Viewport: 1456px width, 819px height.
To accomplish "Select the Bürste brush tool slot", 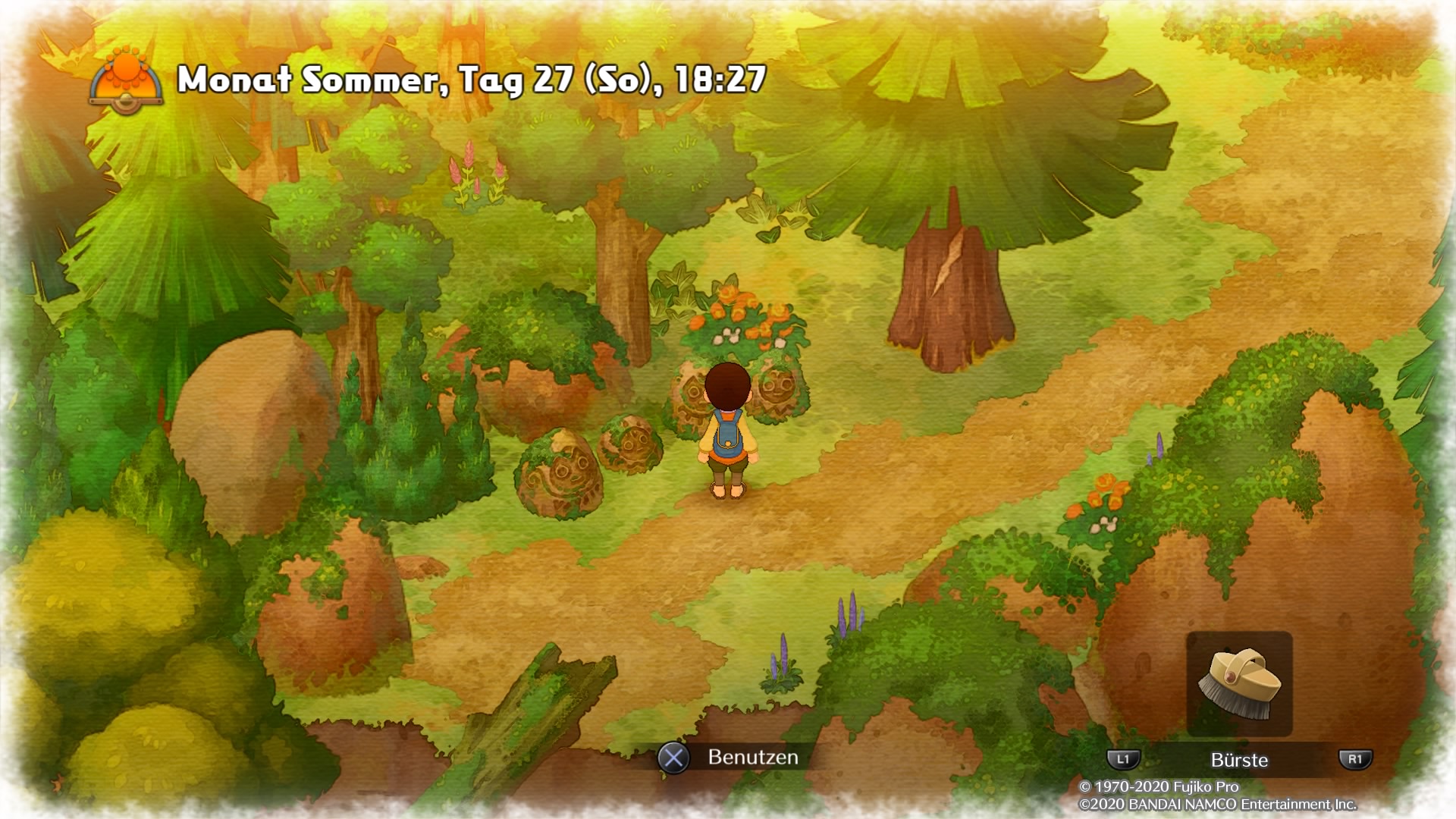I will (1239, 683).
